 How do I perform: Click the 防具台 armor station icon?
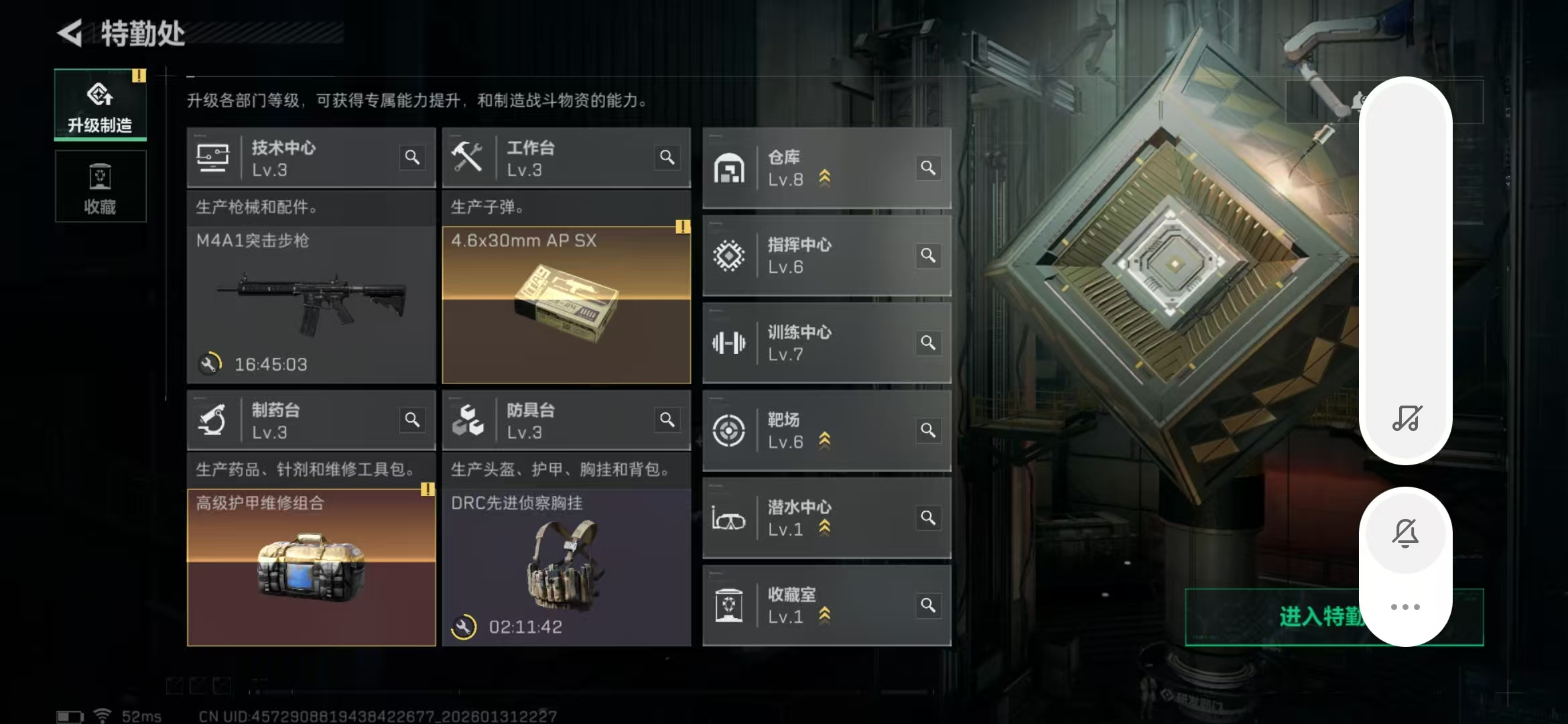coord(469,420)
